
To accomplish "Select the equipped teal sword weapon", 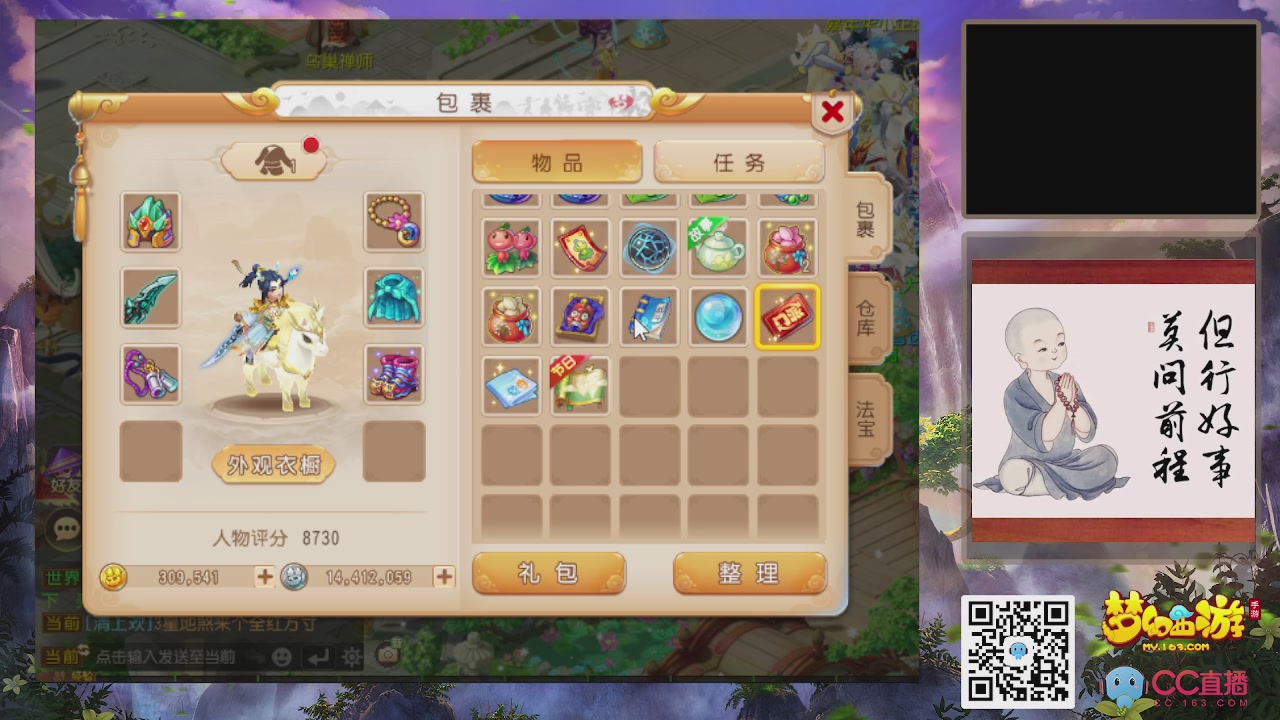I will (150, 298).
